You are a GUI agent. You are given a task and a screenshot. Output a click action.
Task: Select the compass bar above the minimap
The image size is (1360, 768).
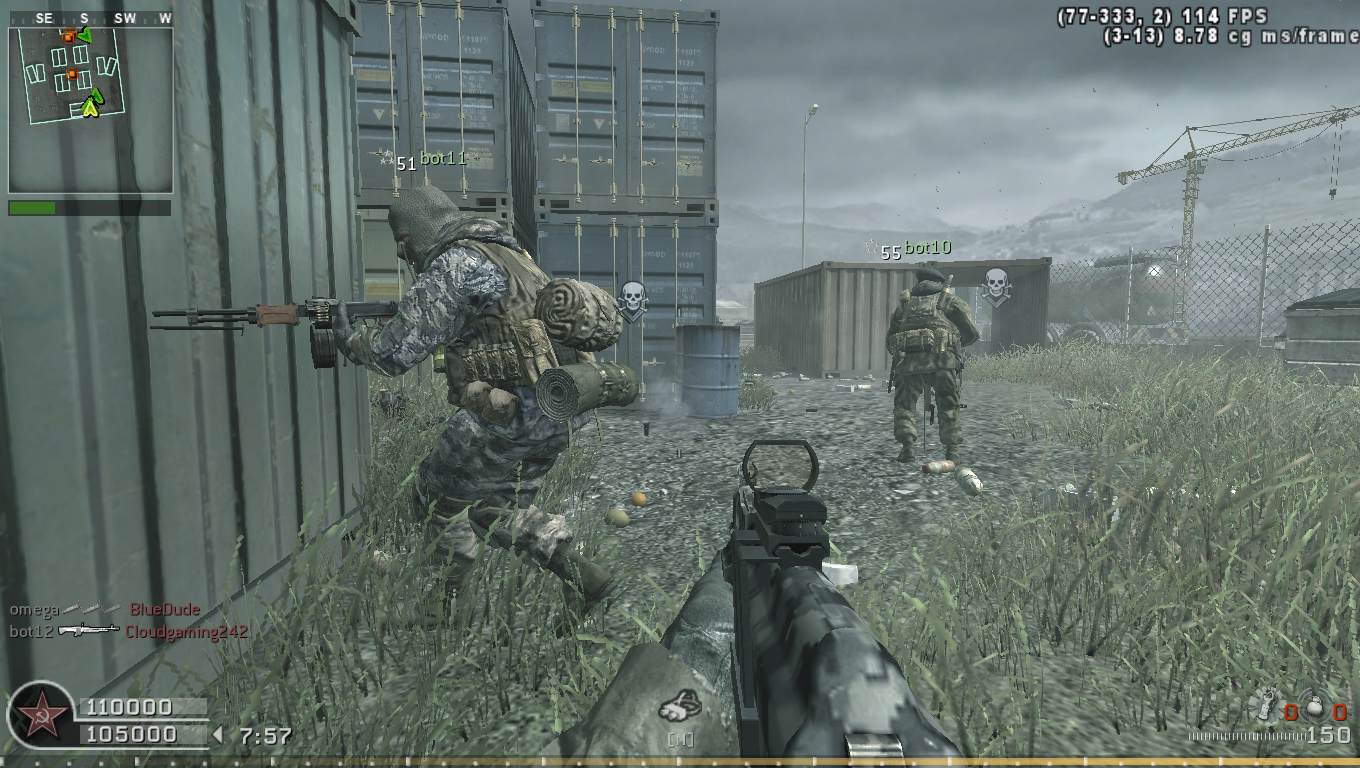pyautogui.click(x=90, y=18)
